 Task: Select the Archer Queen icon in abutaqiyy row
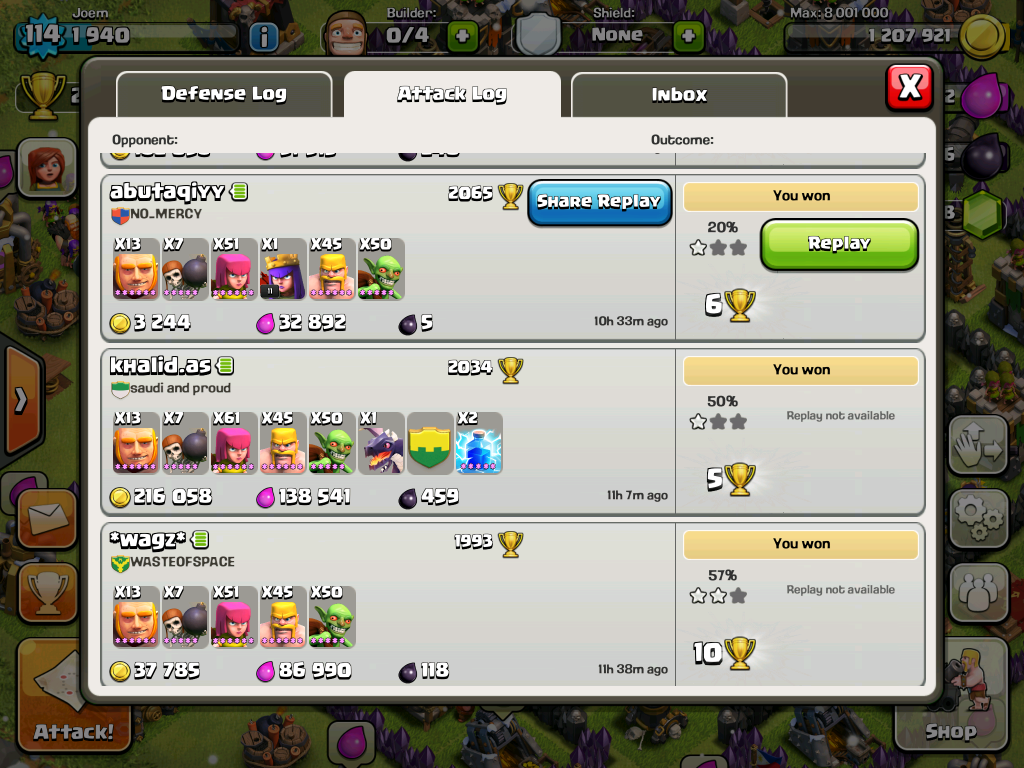283,269
